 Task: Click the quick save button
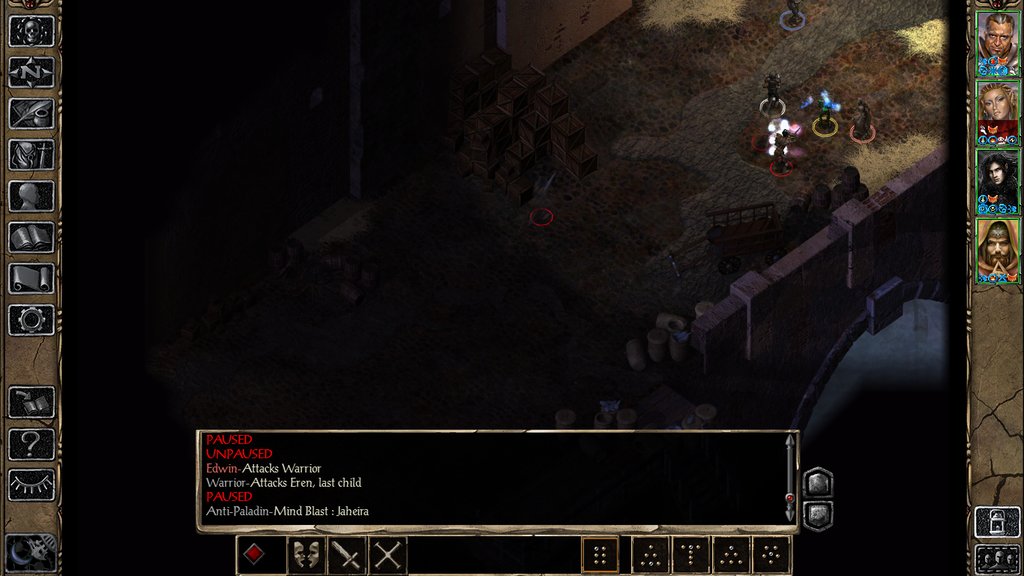click(31, 403)
